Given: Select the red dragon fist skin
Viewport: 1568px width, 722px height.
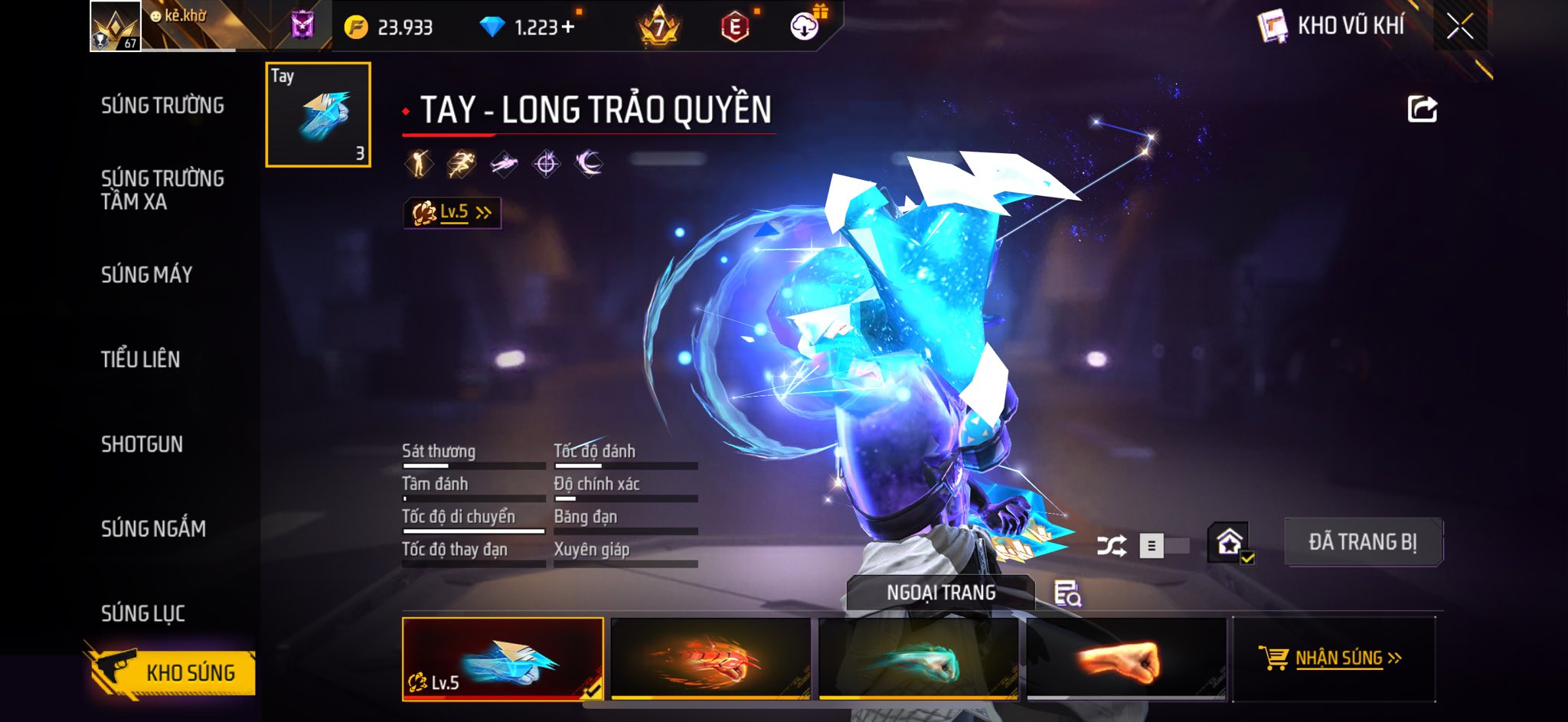Looking at the screenshot, I should click(710, 658).
